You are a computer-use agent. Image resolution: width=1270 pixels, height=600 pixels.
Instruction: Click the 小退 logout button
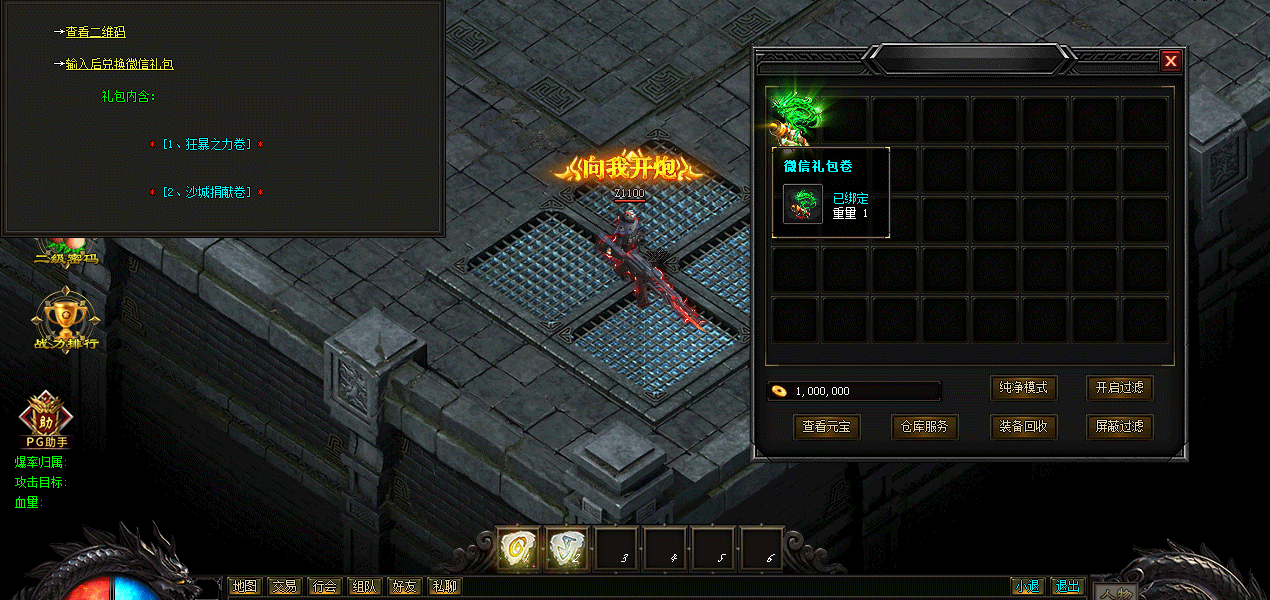click(x=1026, y=587)
